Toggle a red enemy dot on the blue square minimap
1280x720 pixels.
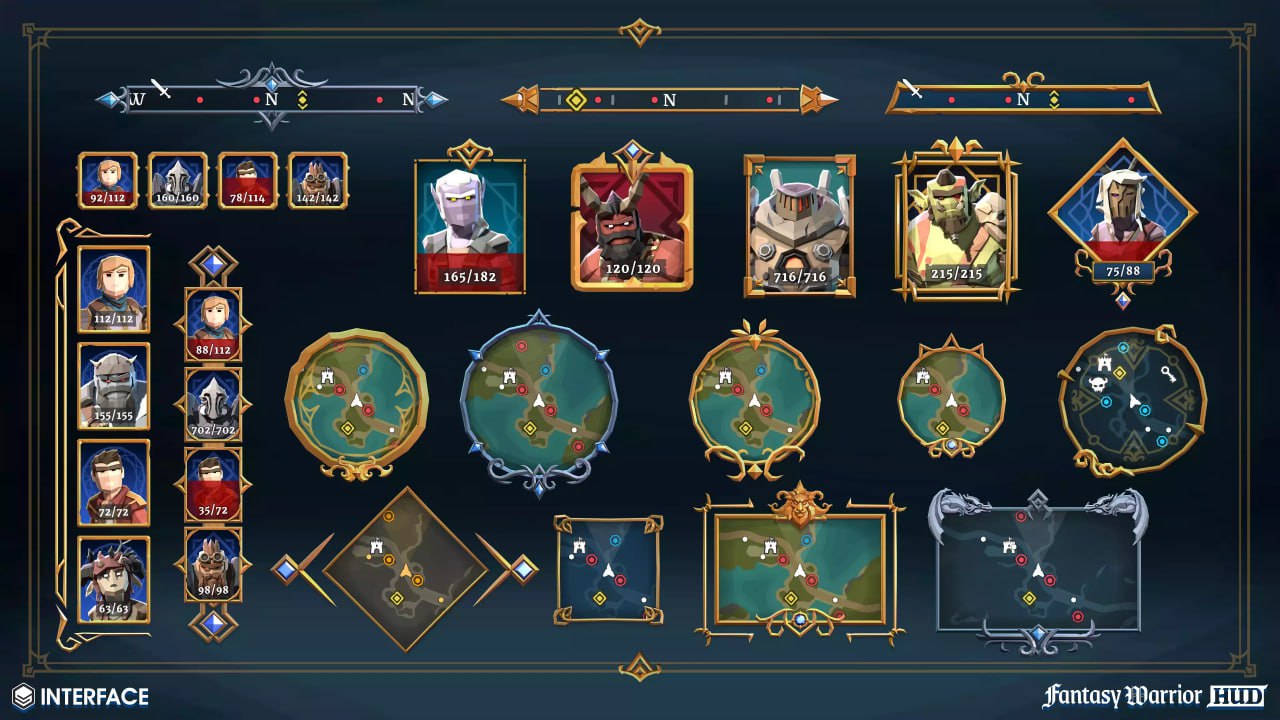tap(592, 559)
